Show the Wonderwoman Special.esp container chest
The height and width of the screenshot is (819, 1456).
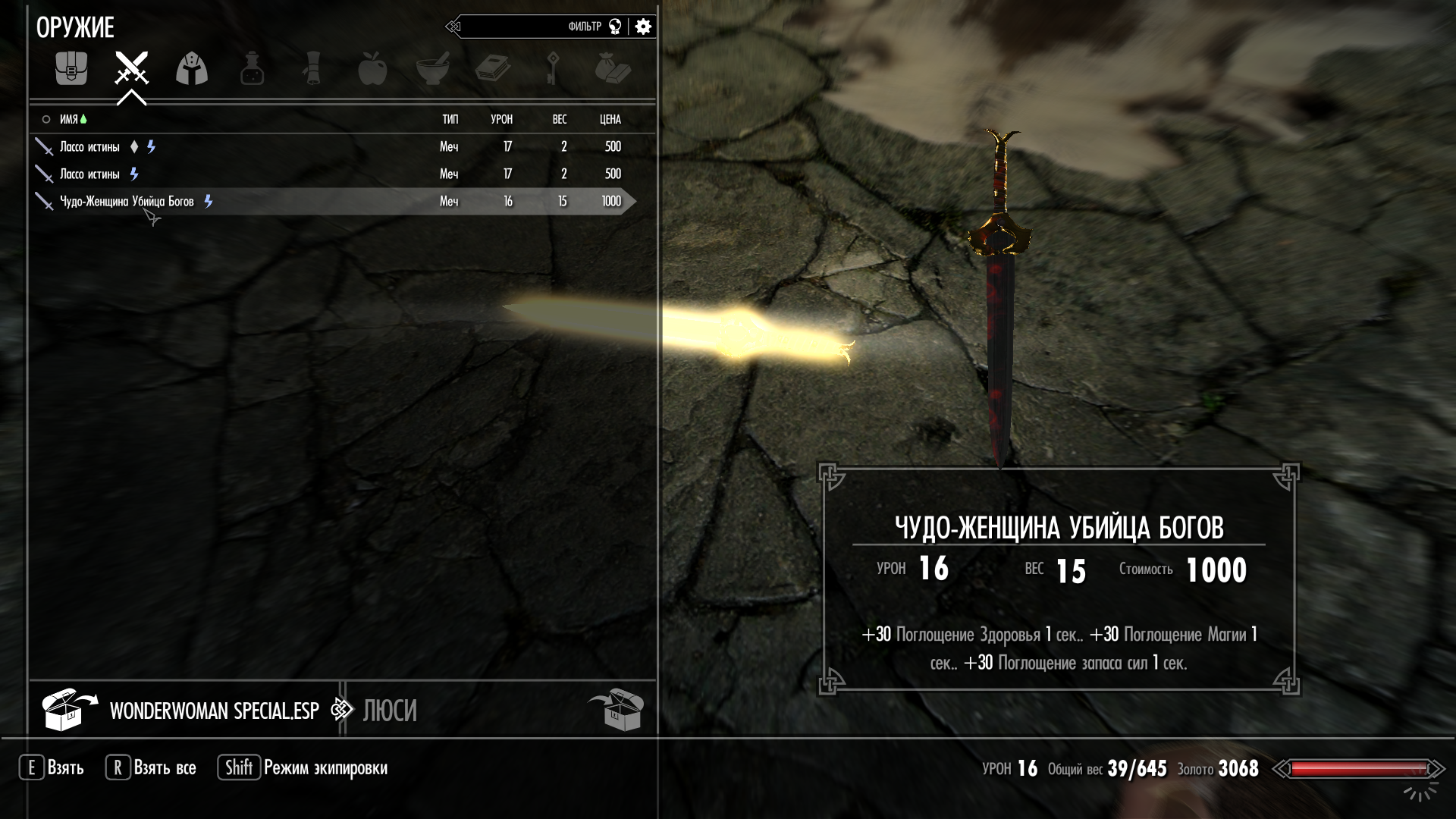[69, 710]
